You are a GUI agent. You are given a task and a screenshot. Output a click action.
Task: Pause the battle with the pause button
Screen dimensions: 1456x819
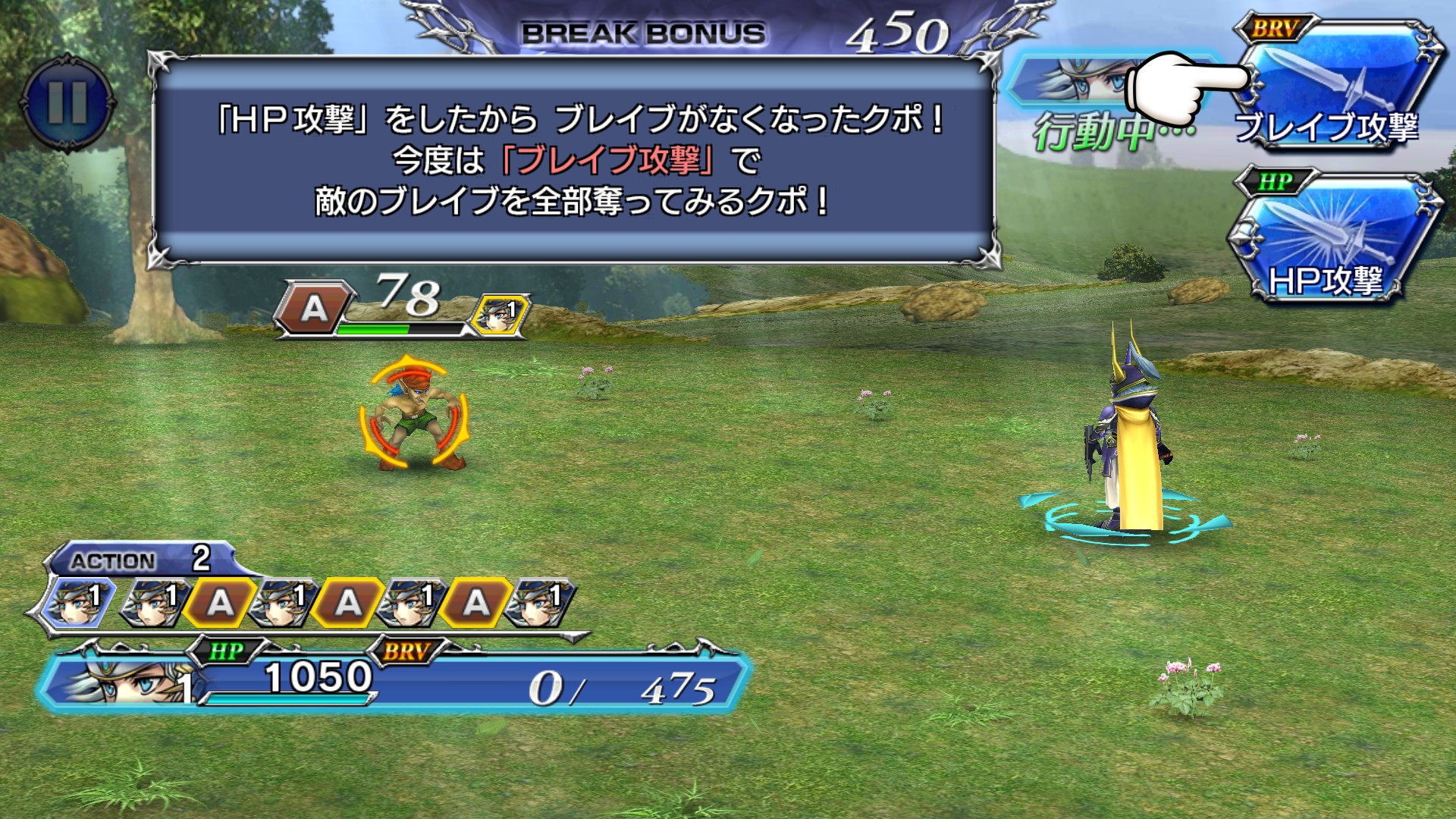tap(67, 102)
